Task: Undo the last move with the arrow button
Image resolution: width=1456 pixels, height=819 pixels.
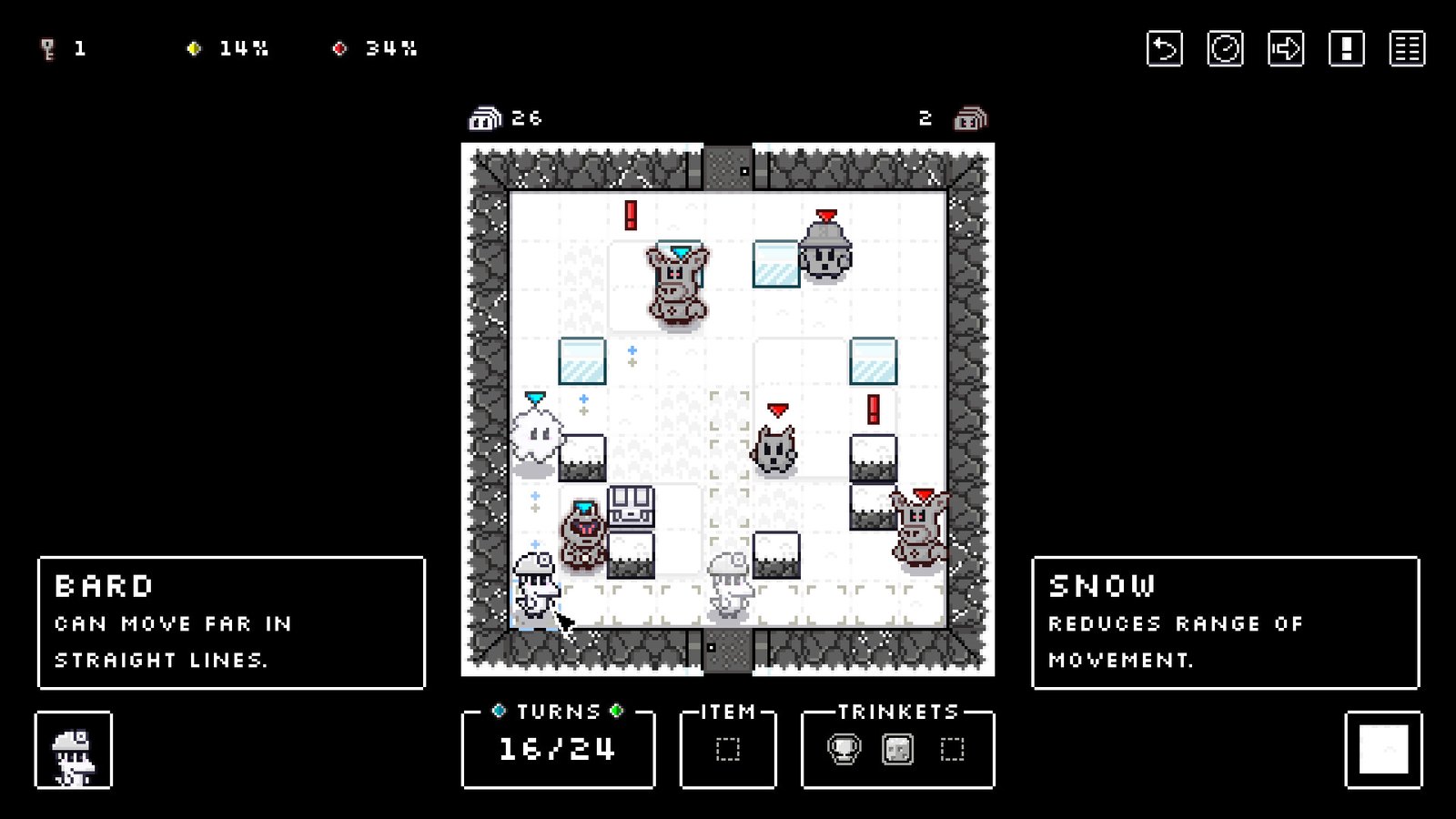Action: click(x=1164, y=49)
